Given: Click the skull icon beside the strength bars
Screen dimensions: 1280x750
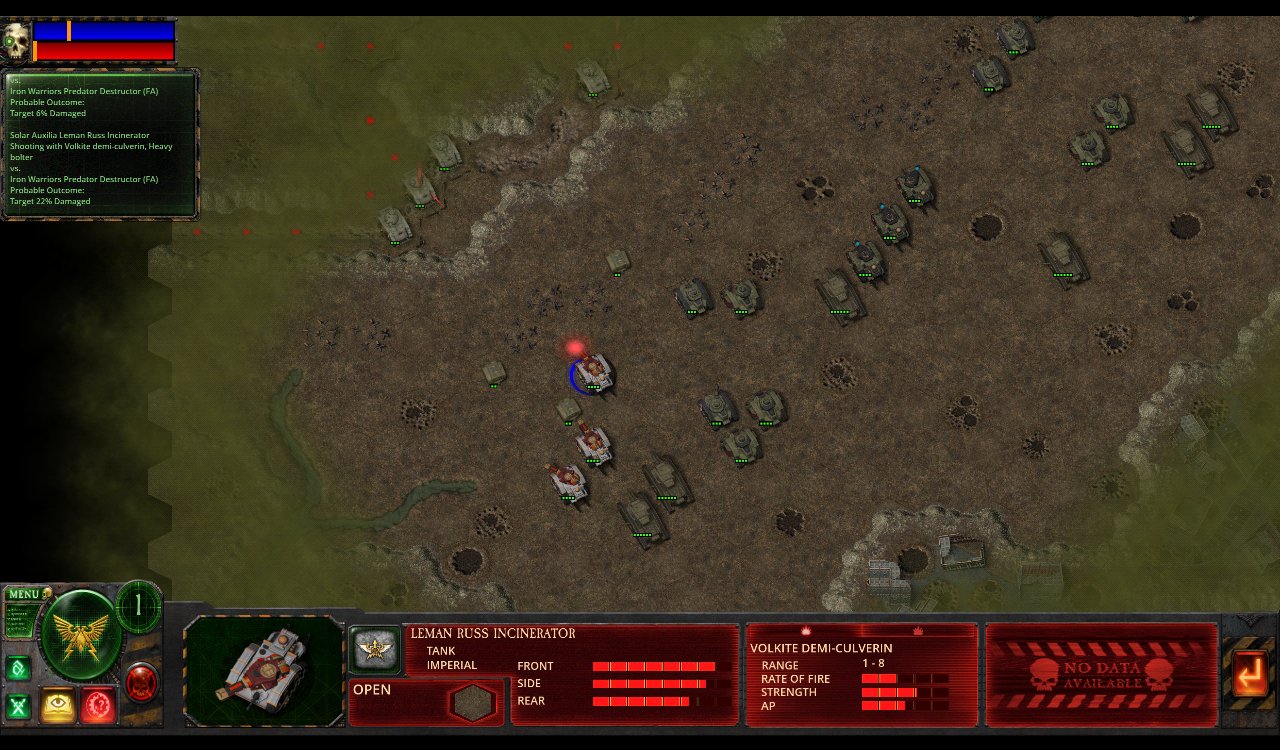Looking at the screenshot, I should (x=16, y=41).
